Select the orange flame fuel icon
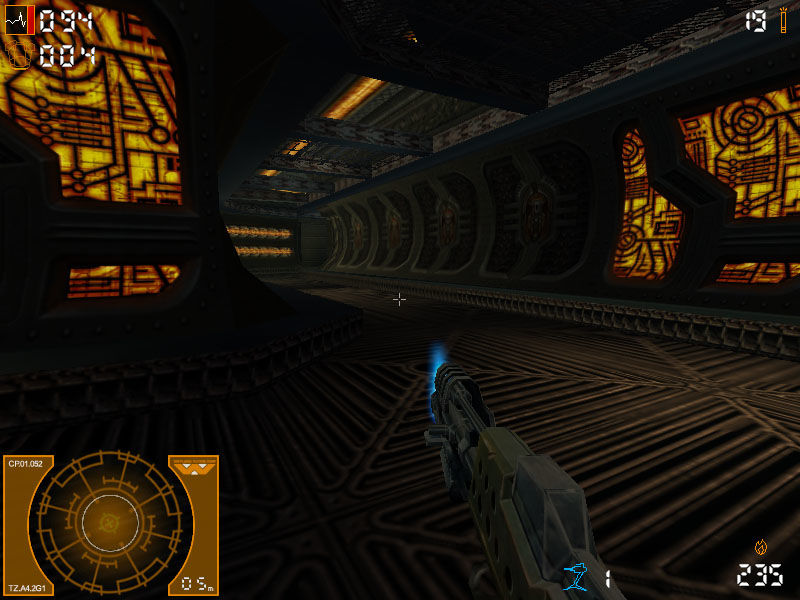The width and height of the screenshot is (800, 600). click(761, 547)
